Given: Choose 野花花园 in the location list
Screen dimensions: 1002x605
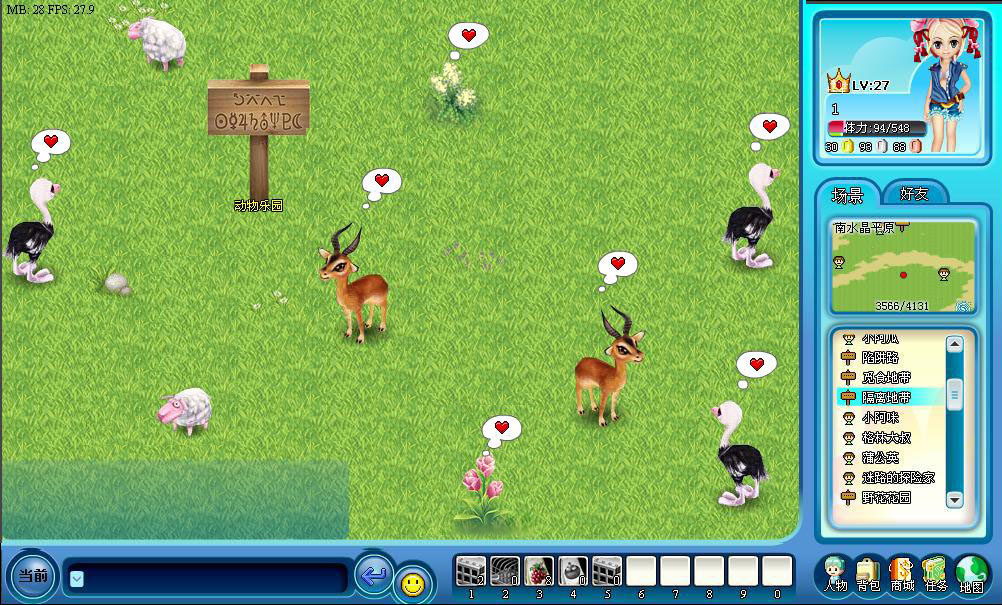Looking at the screenshot, I should click(886, 497).
